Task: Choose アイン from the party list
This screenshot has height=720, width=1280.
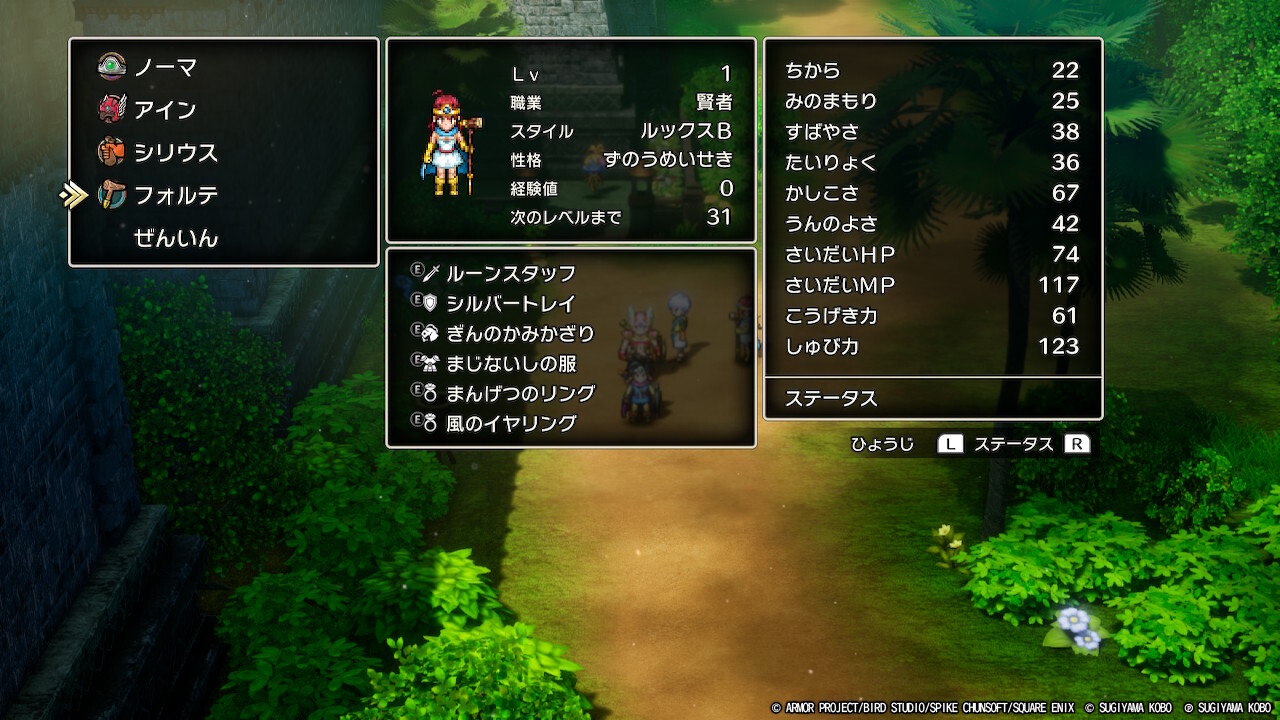Action: [x=165, y=110]
